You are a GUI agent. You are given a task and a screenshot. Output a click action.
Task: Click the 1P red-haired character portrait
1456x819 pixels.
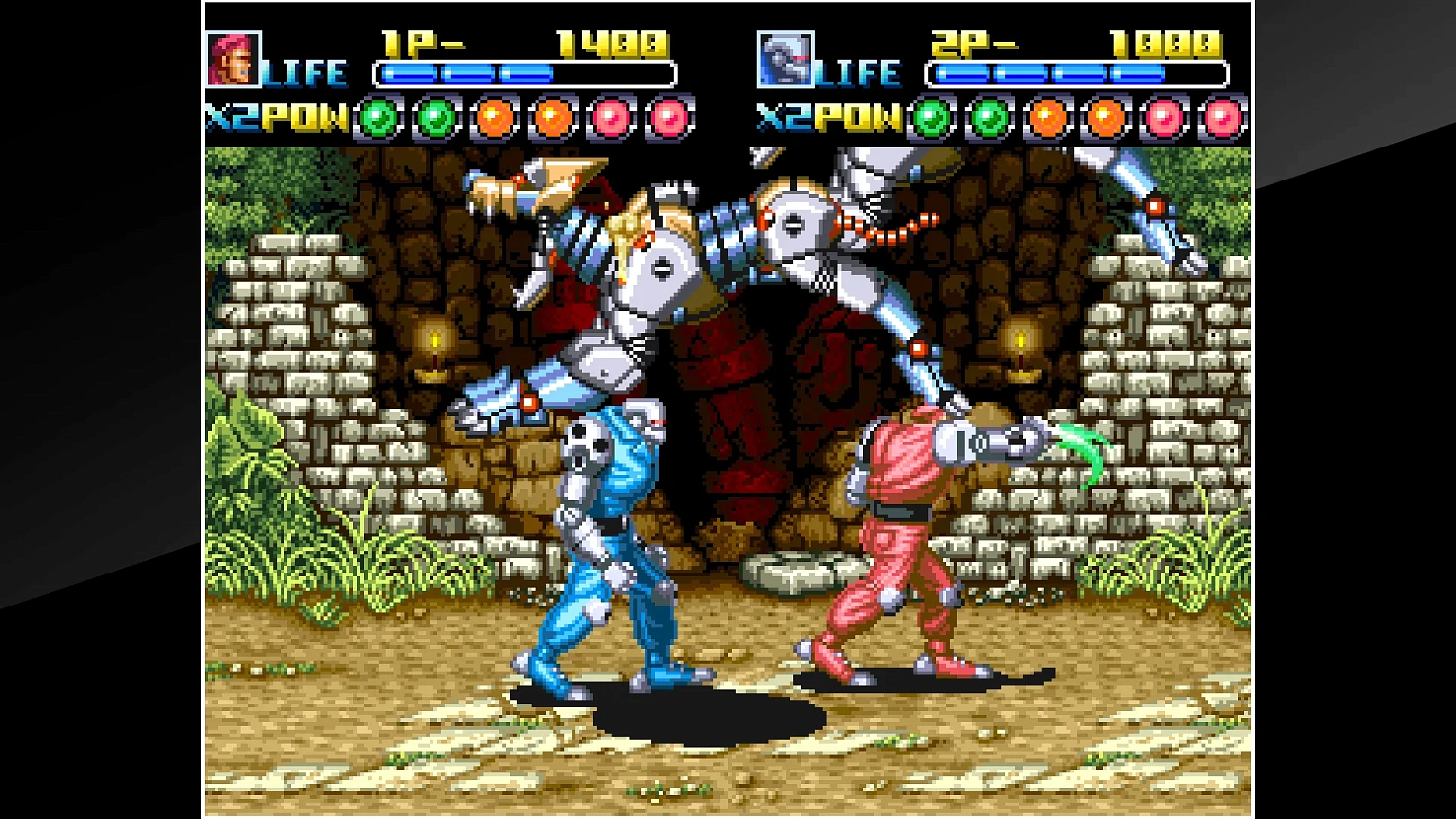[x=233, y=60]
